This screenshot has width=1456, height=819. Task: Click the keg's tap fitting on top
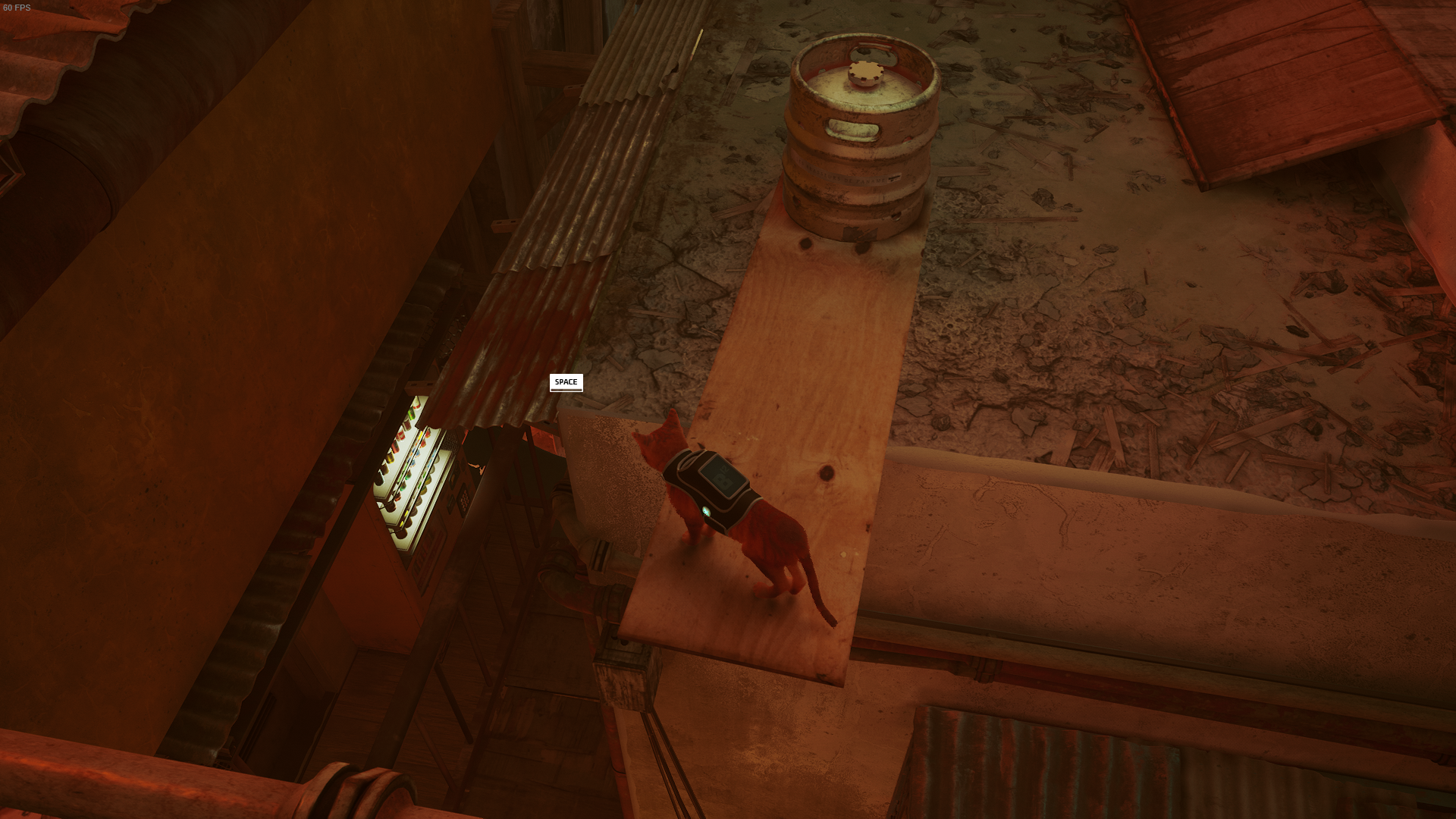tap(867, 72)
